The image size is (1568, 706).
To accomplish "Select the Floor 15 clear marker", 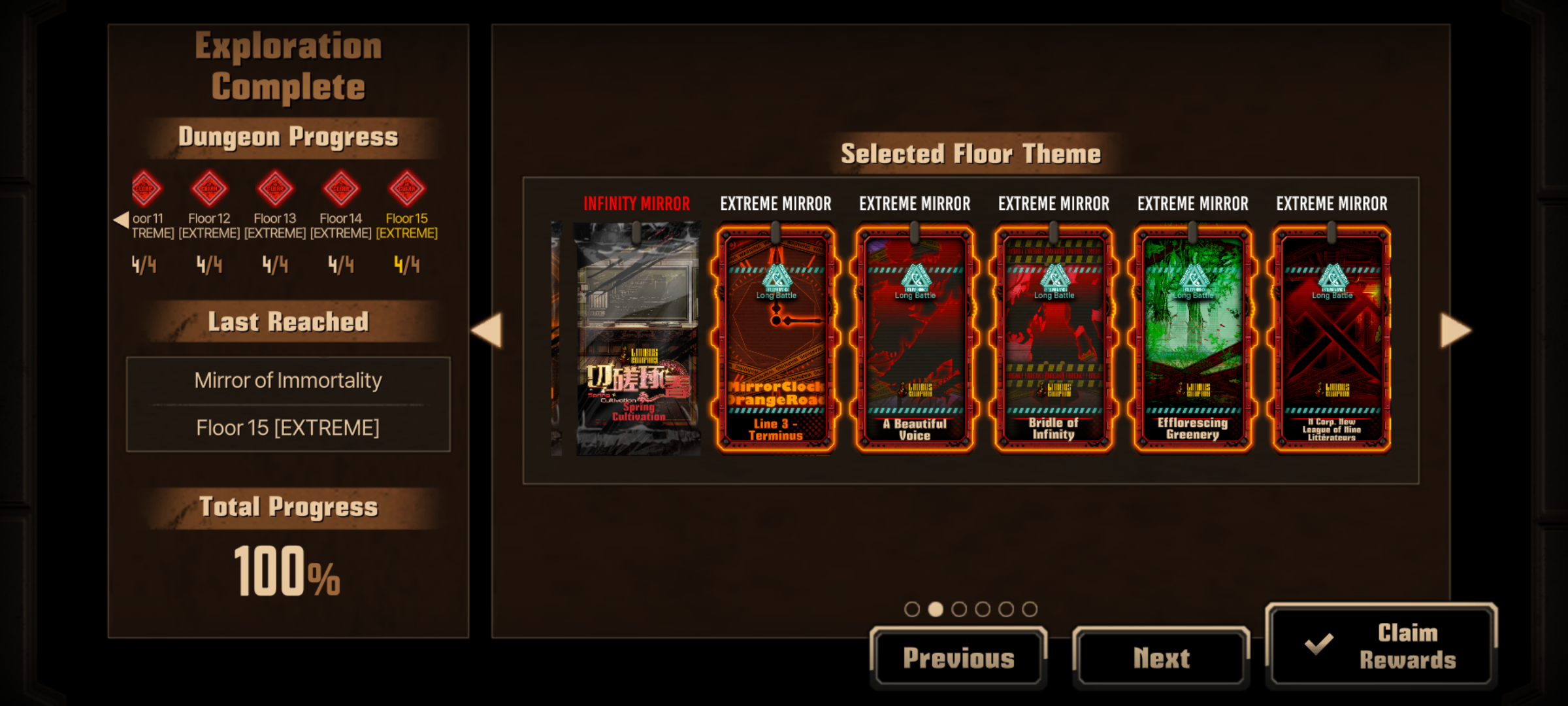I will pos(406,189).
